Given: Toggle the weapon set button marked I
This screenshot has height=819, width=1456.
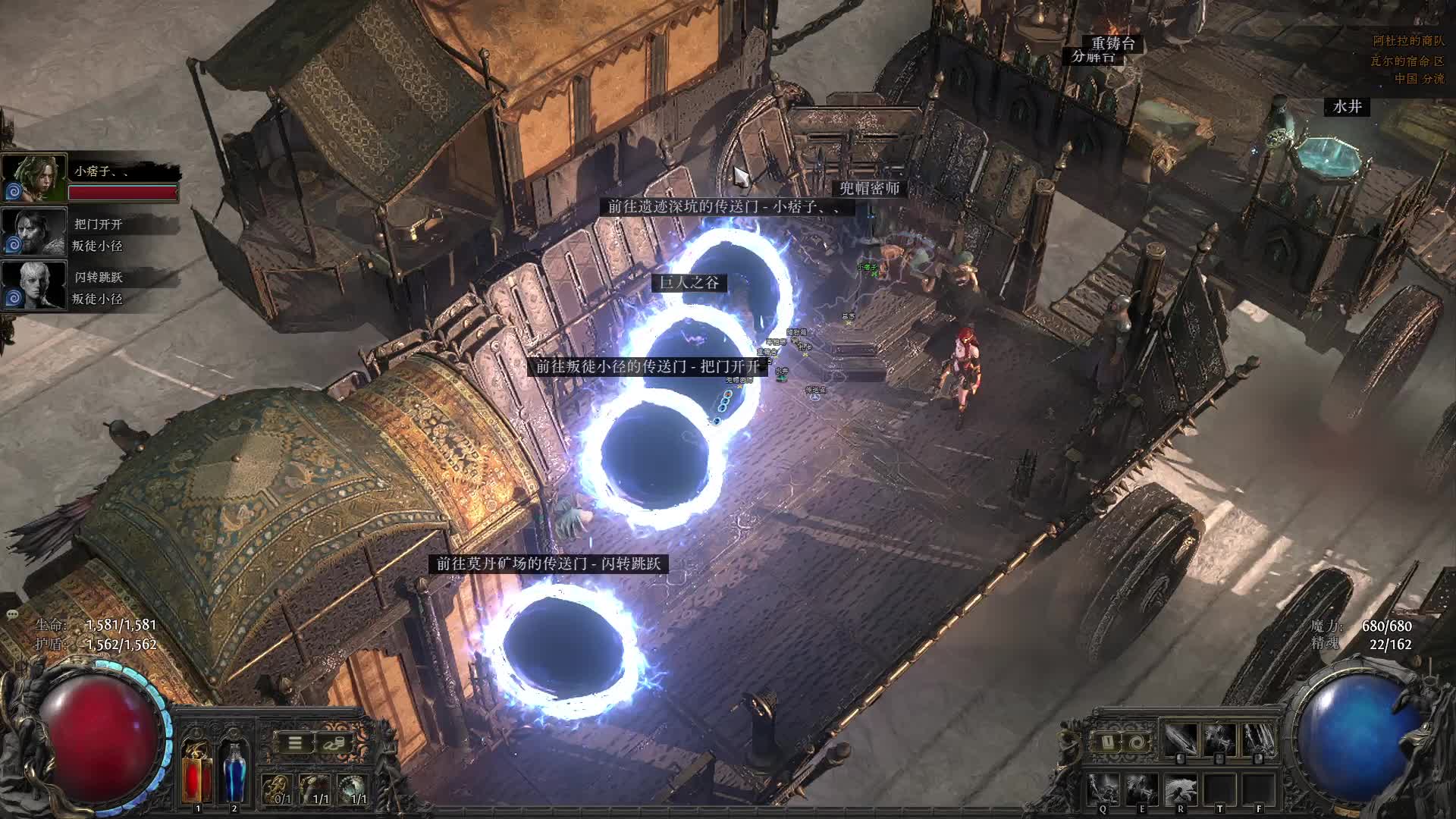Looking at the screenshot, I should click(1106, 741).
